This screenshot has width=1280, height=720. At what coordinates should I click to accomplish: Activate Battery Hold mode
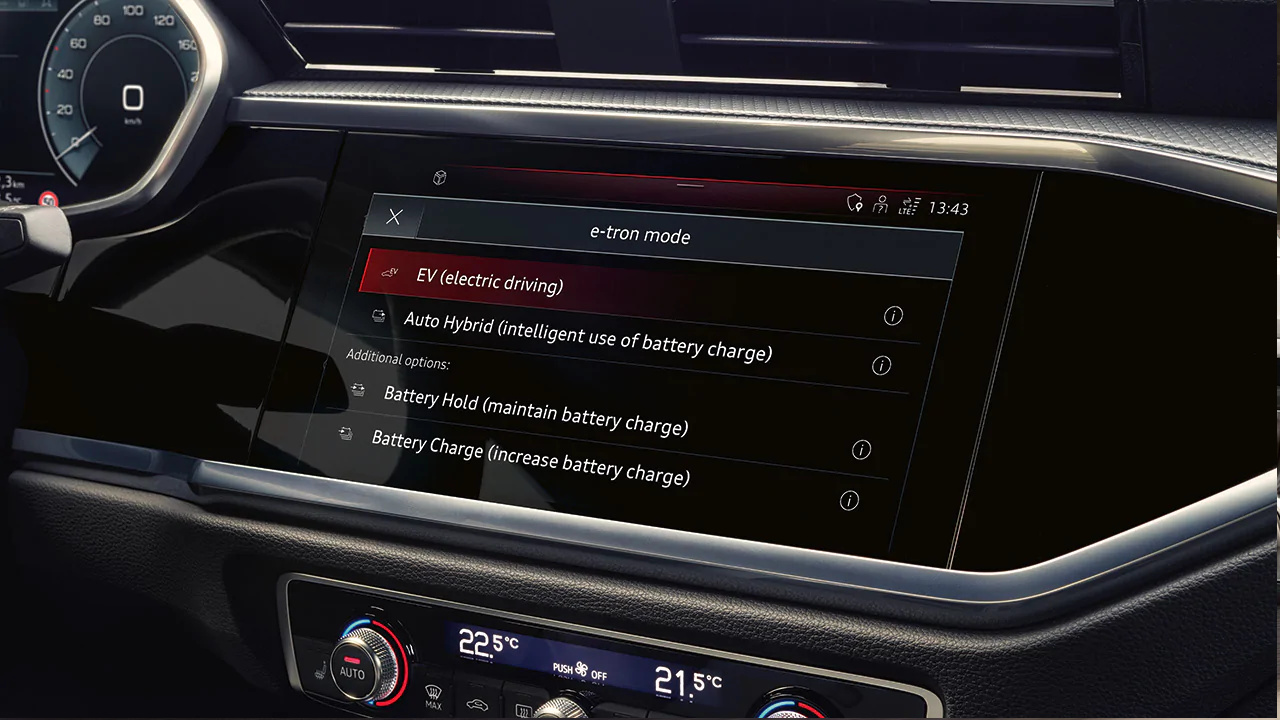point(535,410)
